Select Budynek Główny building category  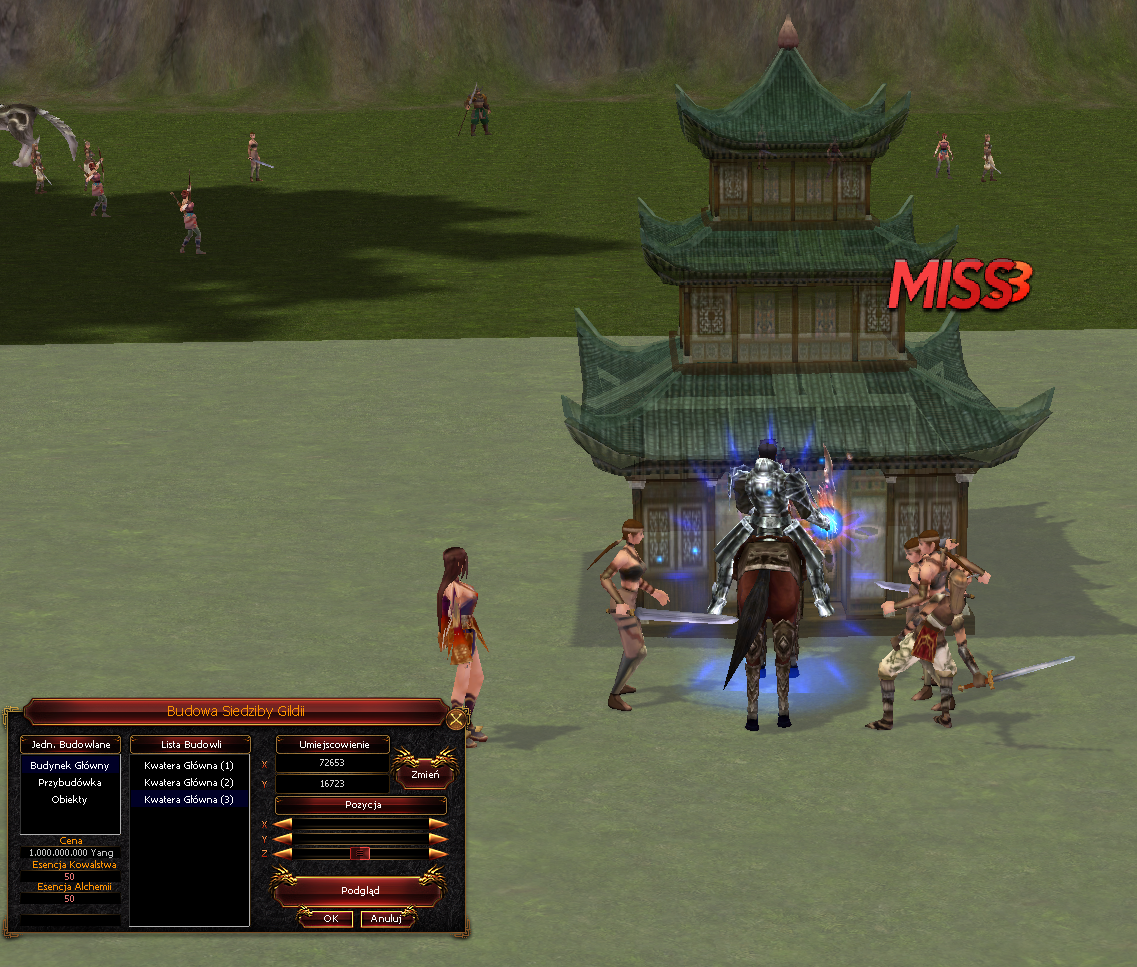(x=69, y=765)
